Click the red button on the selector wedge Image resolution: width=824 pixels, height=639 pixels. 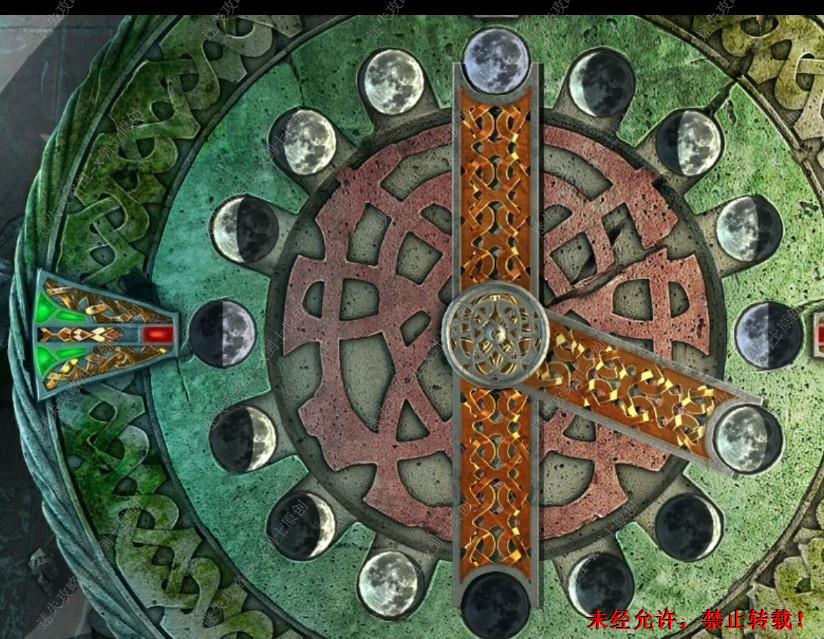[157, 334]
